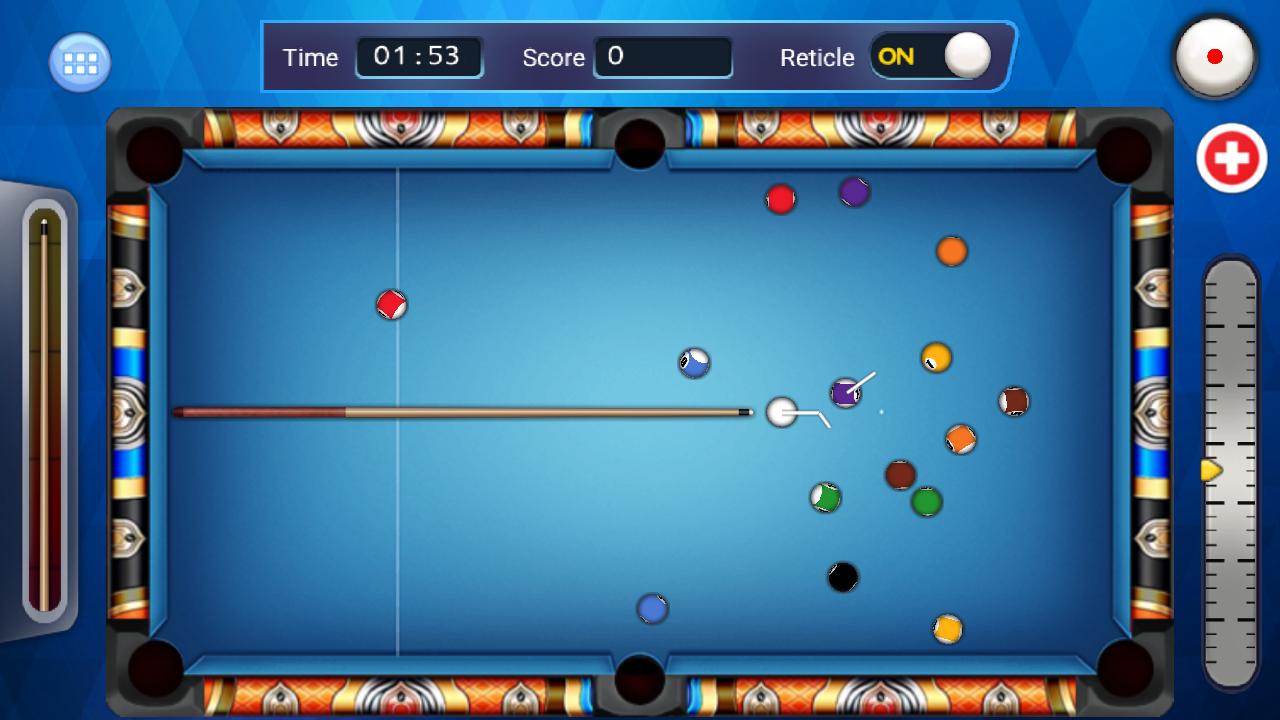Screen dimensions: 1280x720
Task: Click the black 8-ball on the table
Action: click(842, 577)
